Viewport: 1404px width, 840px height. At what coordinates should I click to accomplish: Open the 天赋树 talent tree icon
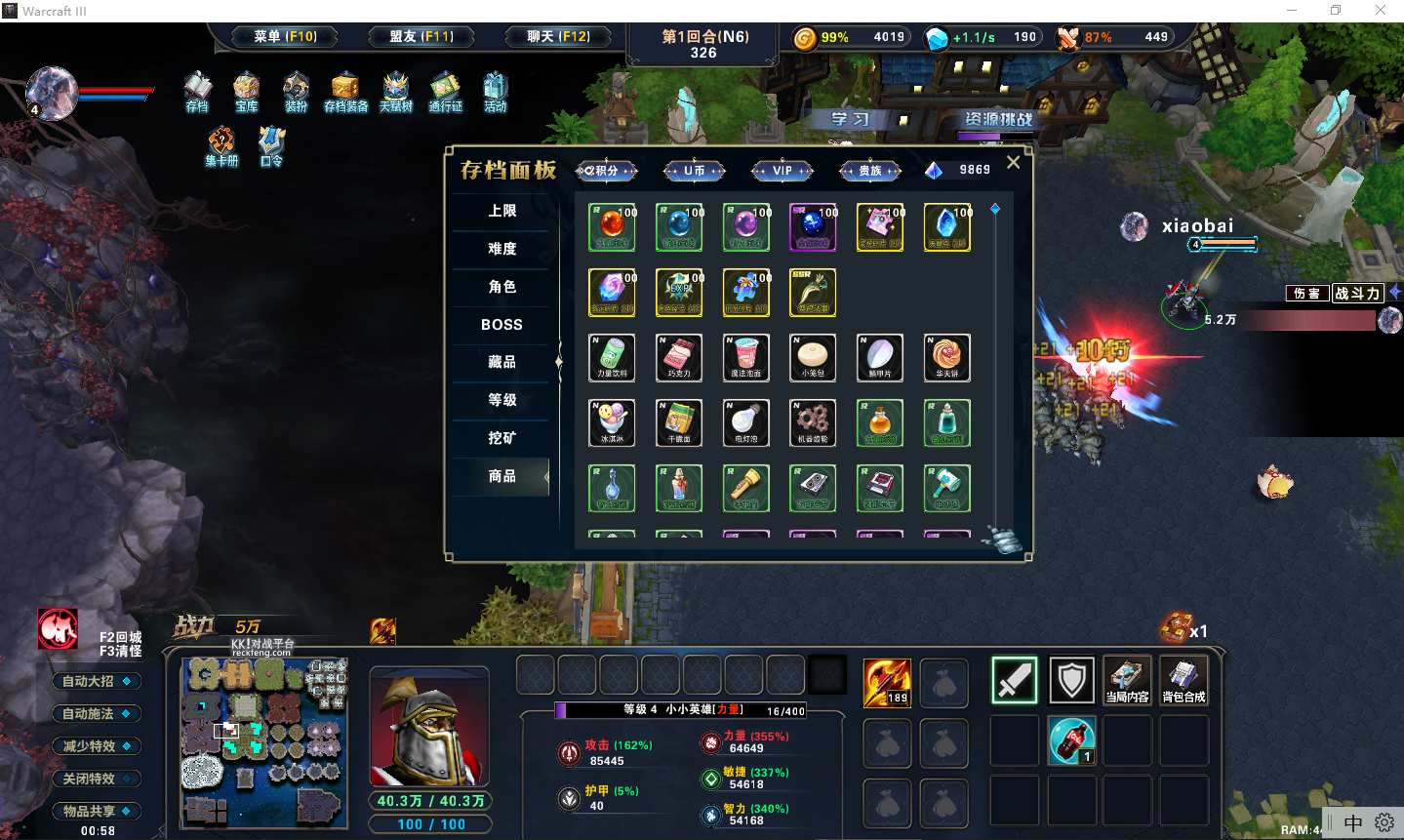395,93
